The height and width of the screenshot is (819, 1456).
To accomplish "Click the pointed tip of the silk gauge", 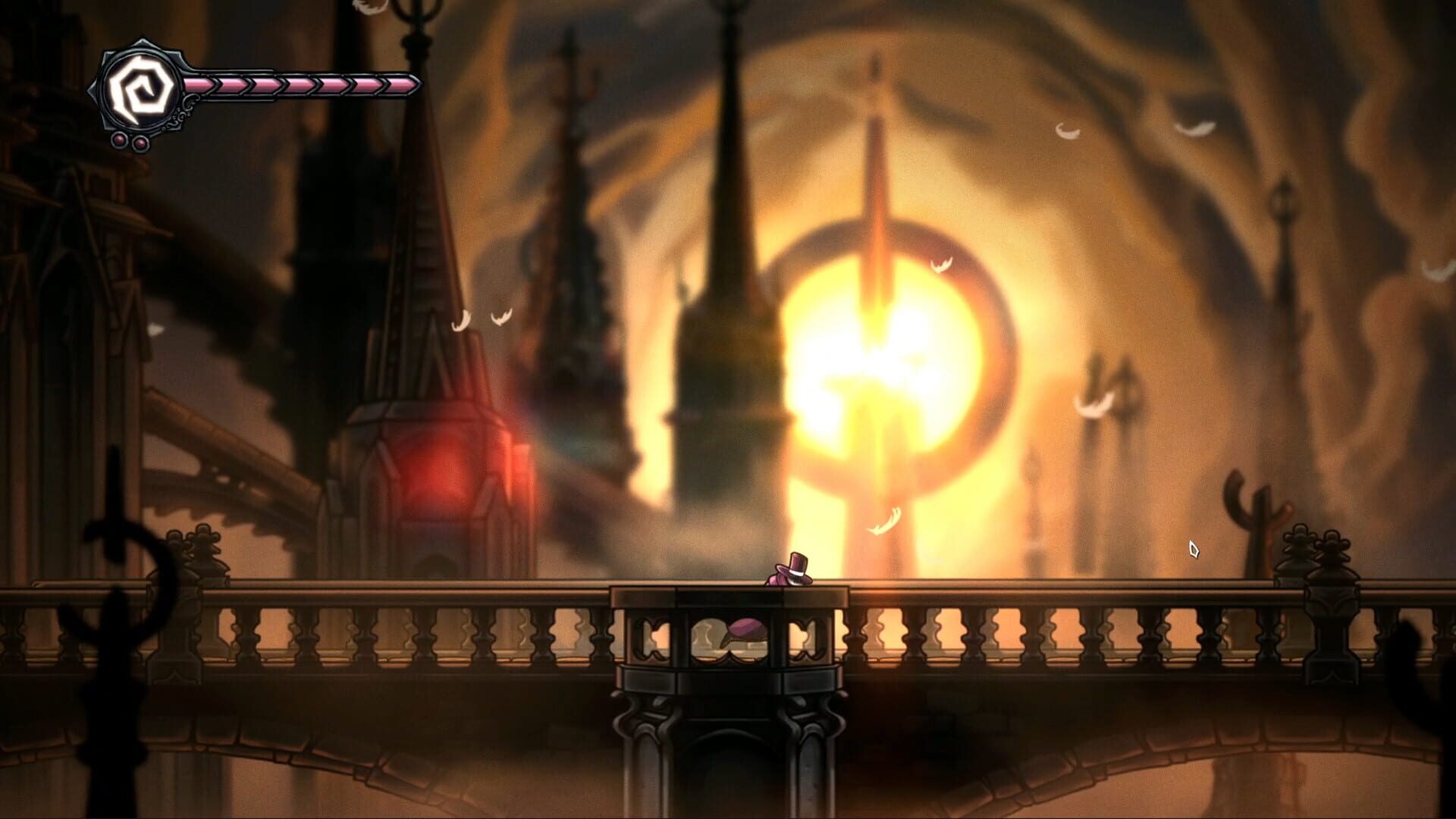I will [x=419, y=85].
